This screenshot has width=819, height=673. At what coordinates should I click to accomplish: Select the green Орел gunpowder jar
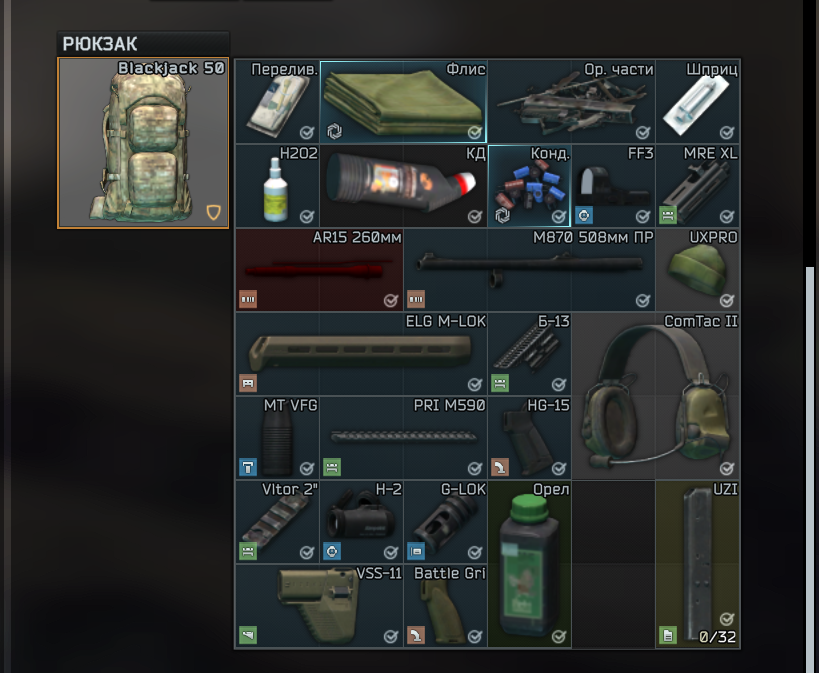pyautogui.click(x=529, y=564)
